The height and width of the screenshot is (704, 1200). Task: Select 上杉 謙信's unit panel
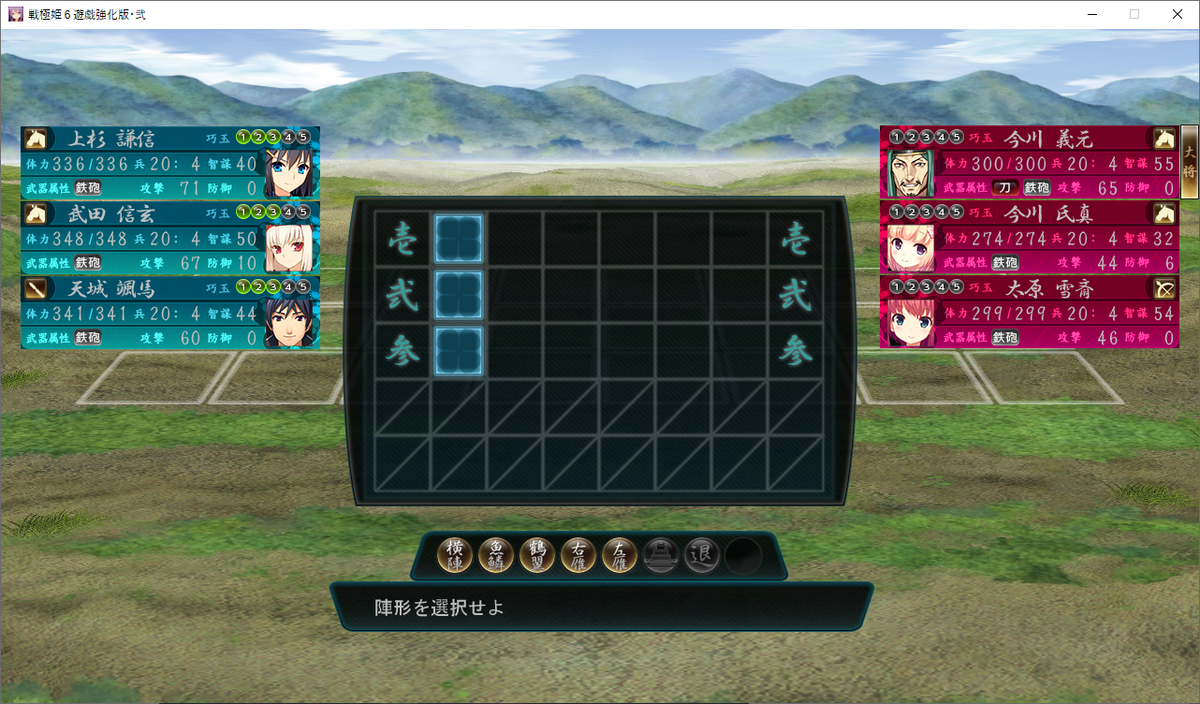pyautogui.click(x=170, y=163)
